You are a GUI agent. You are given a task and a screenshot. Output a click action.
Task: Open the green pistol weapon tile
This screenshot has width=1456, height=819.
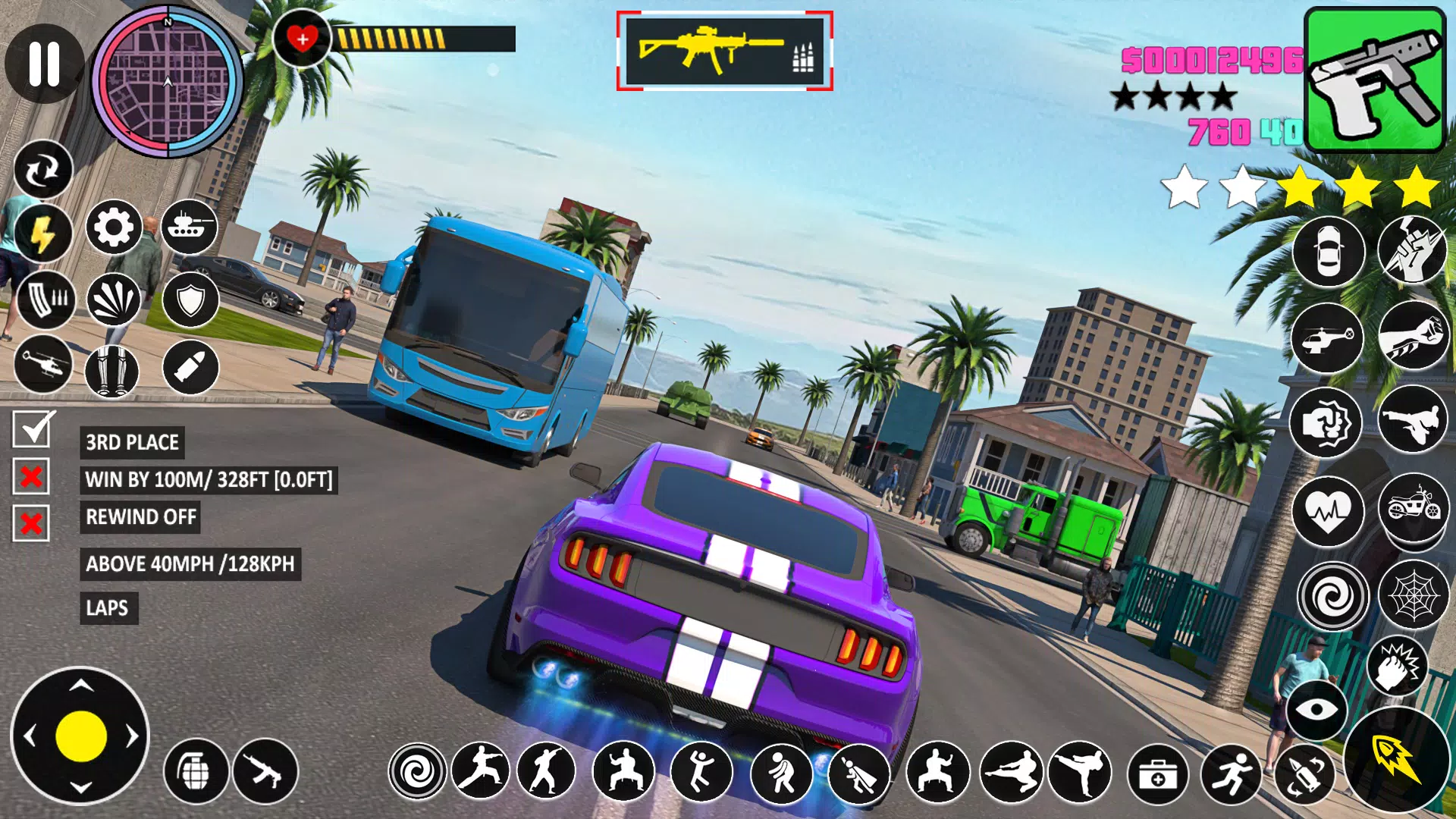point(1374,80)
